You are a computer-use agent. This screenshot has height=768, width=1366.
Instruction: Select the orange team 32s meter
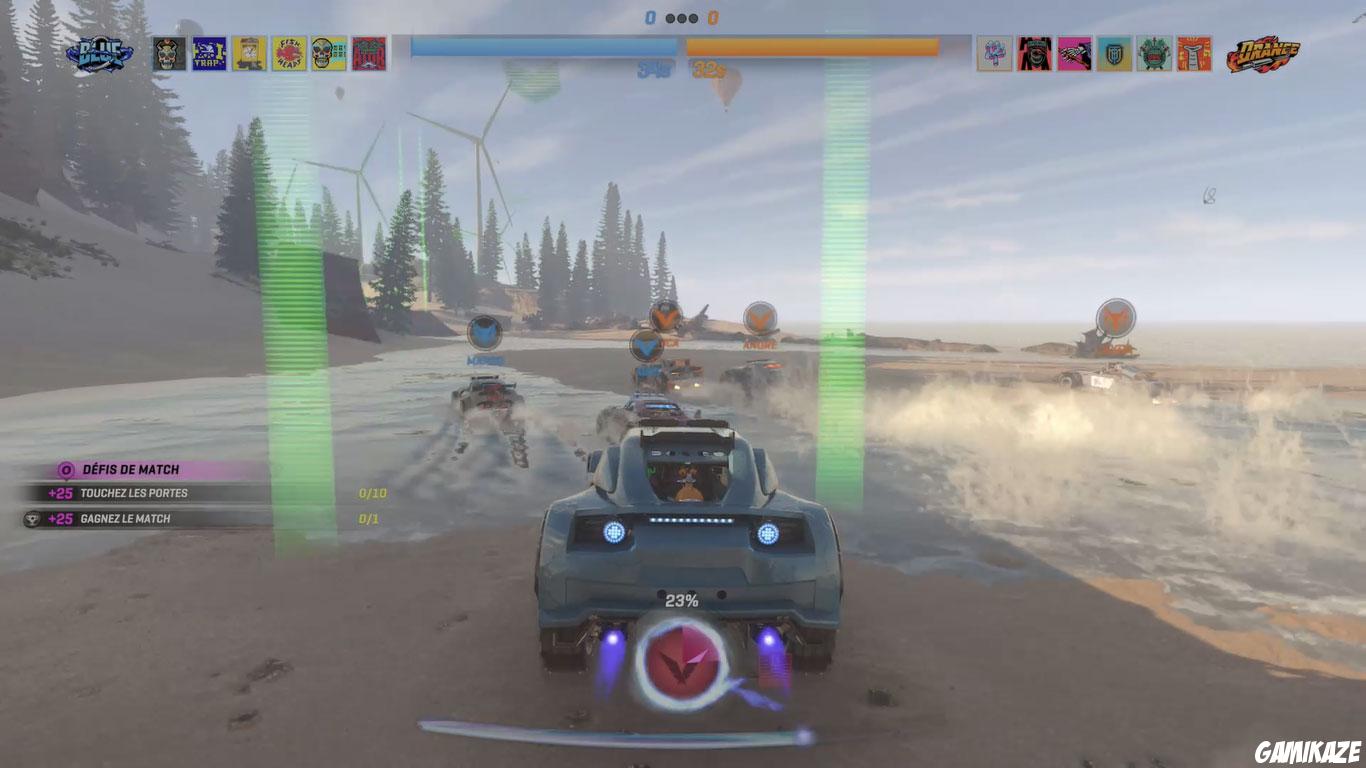coord(813,44)
